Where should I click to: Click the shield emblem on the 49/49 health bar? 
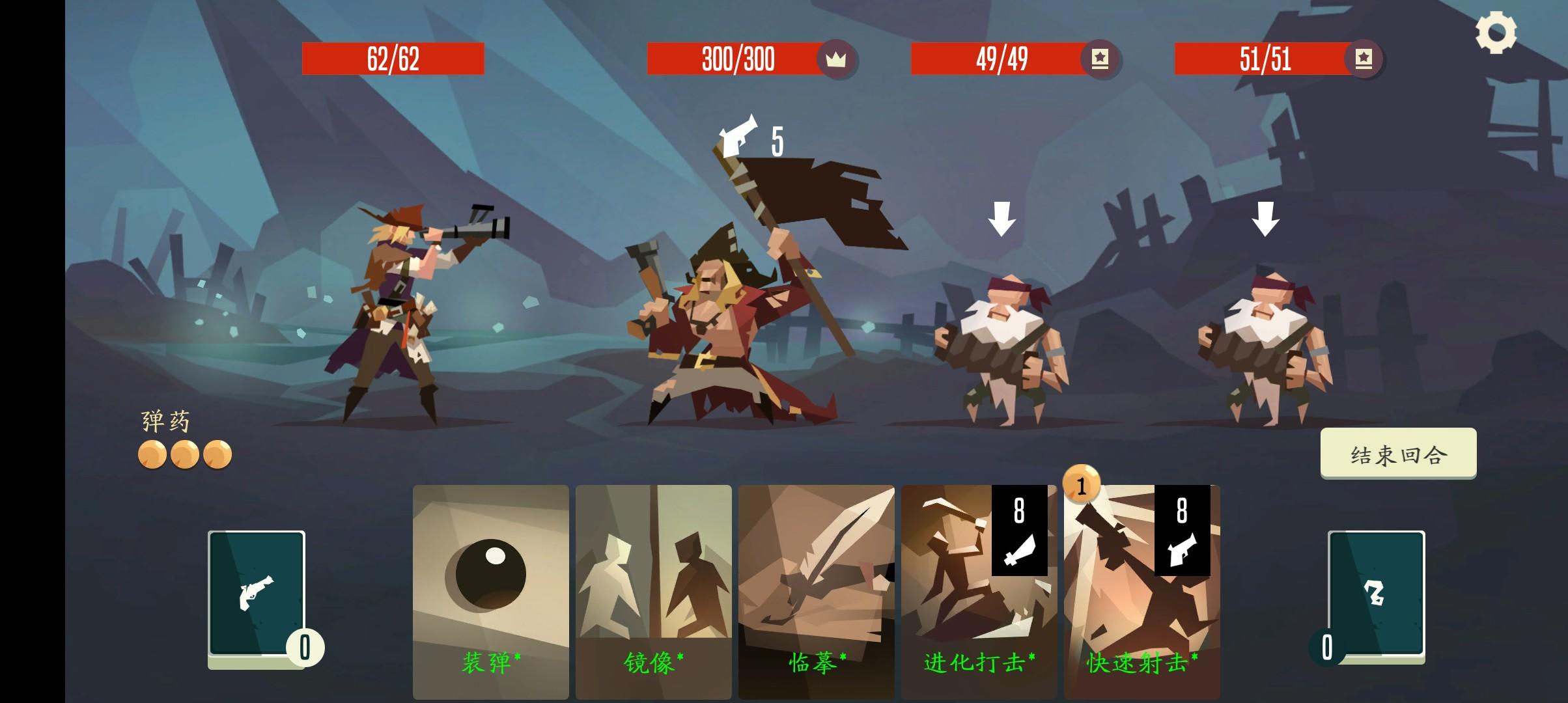point(1100,59)
